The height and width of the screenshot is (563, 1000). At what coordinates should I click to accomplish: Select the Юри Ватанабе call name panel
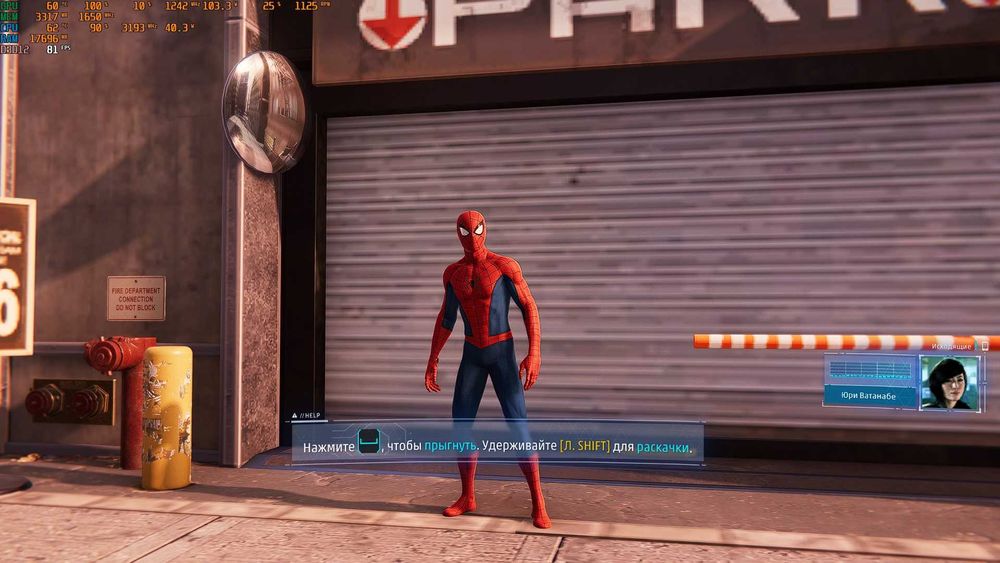pos(870,395)
